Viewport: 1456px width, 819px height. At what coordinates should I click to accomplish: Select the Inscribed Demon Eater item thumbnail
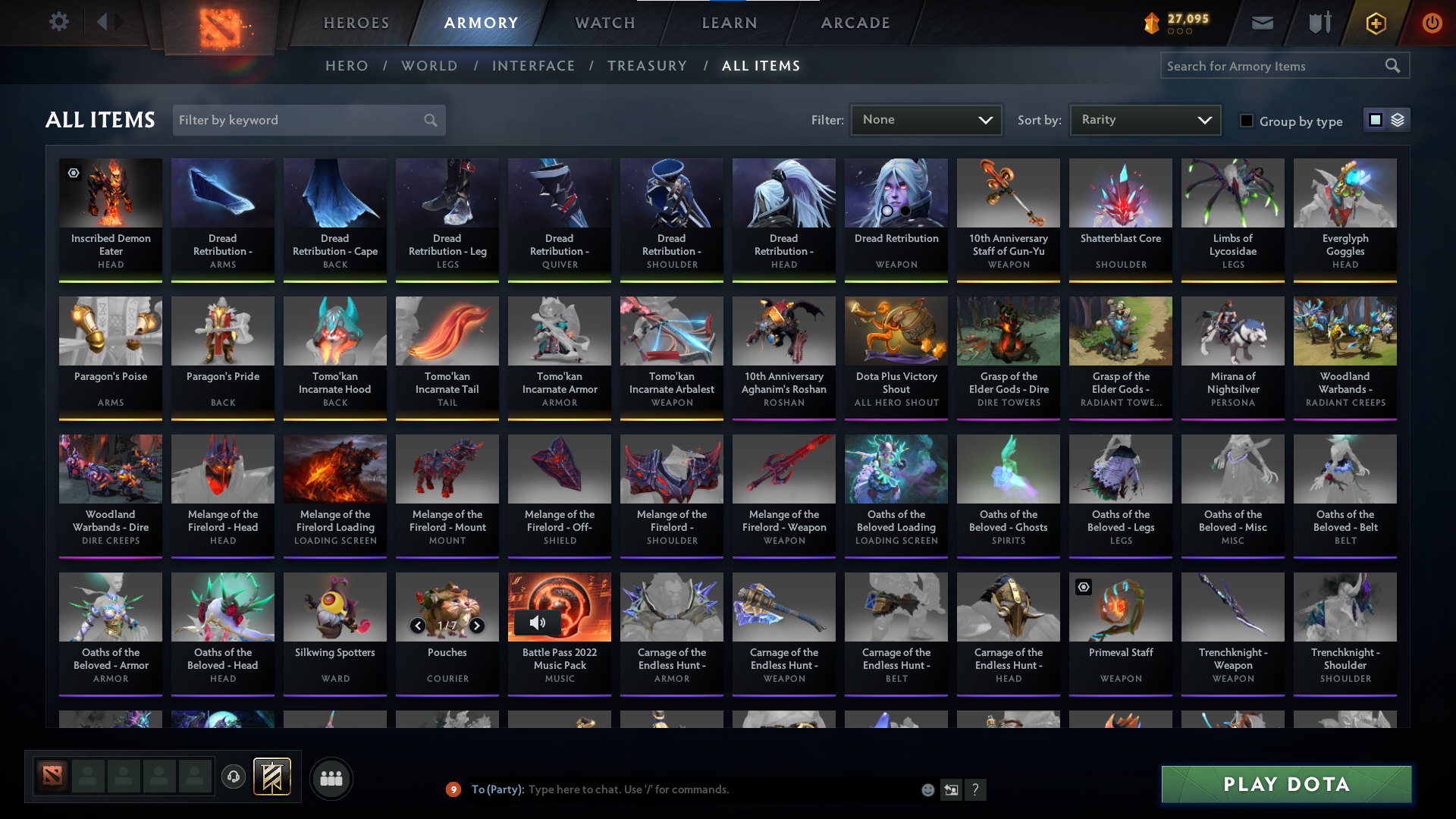110,193
